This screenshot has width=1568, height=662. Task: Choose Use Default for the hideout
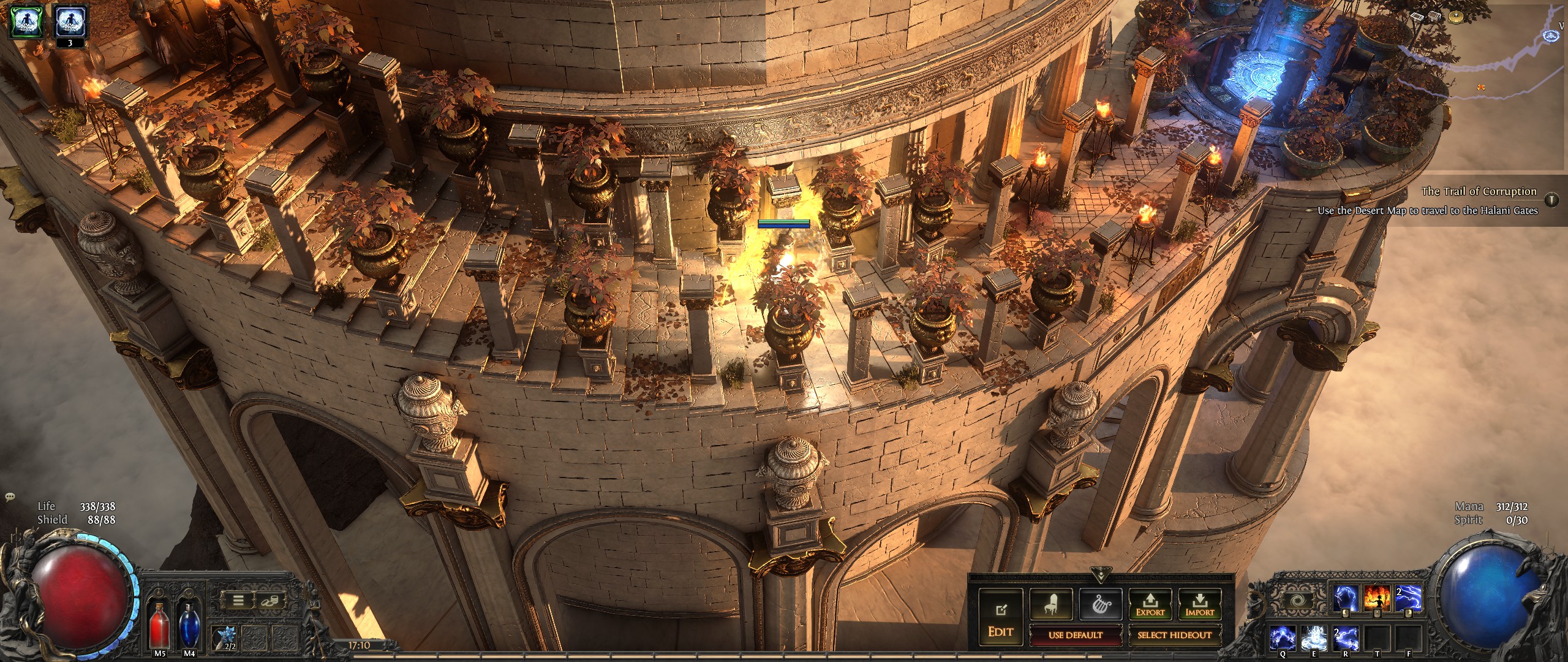pyautogui.click(x=1075, y=635)
